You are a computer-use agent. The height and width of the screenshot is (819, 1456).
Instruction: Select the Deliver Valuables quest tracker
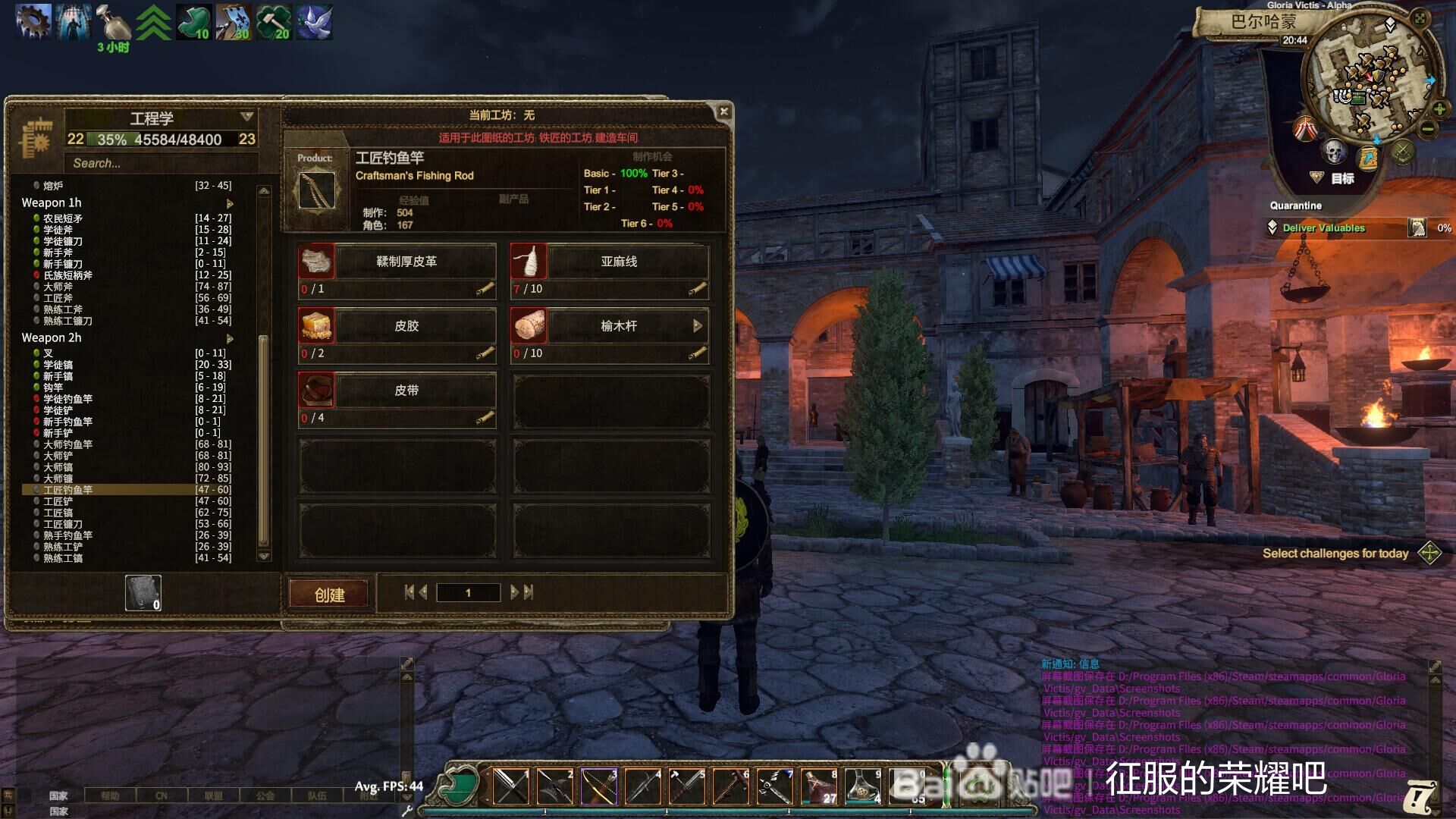tap(1323, 227)
